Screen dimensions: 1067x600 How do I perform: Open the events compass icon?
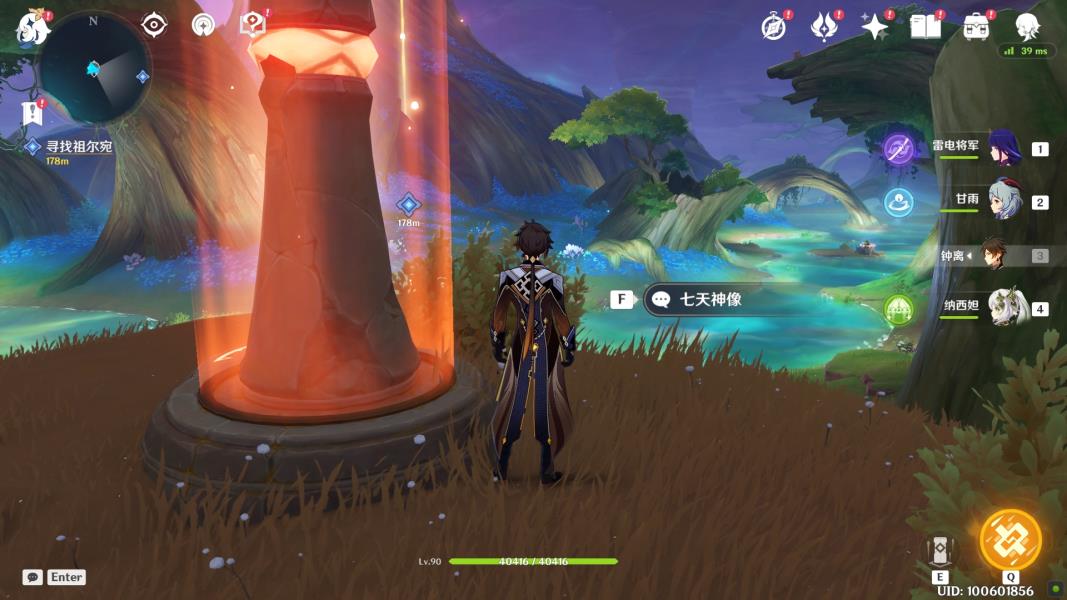click(773, 27)
